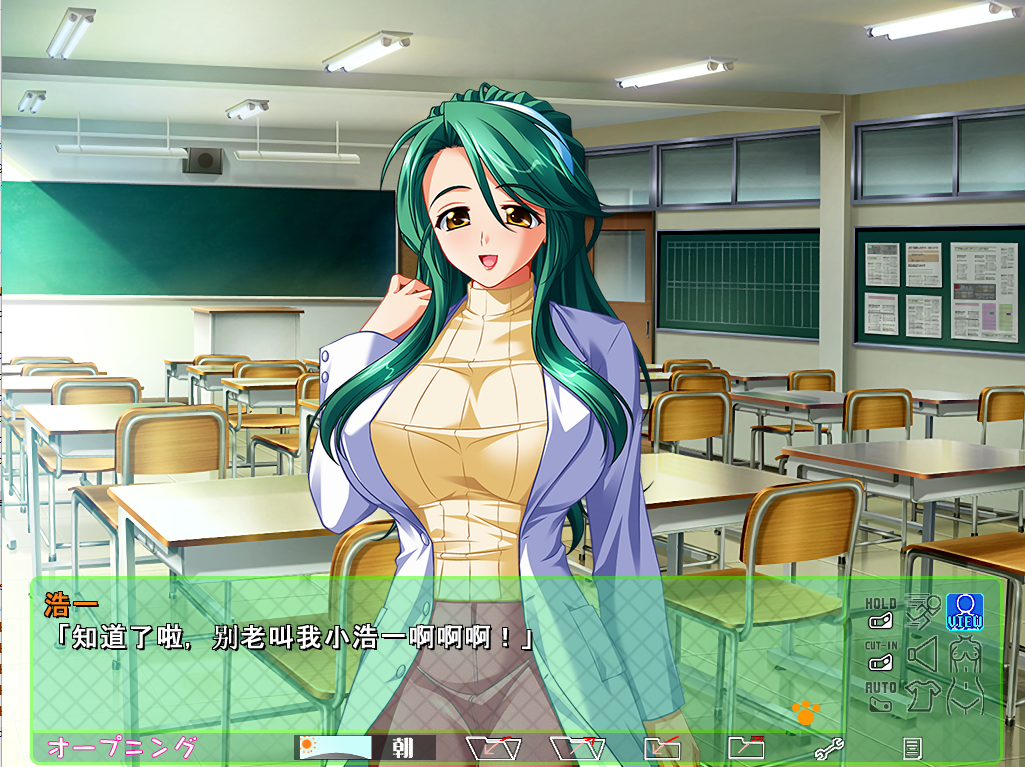This screenshot has height=767, width=1025.
Task: Select the upper body outline icon
Action: (x=964, y=654)
